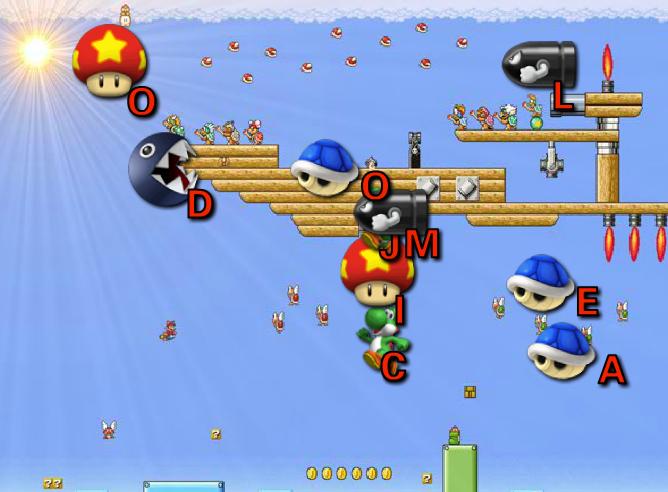Choose the Bullet Bill icon marked L
Screen dimensions: 668x492
[539, 65]
